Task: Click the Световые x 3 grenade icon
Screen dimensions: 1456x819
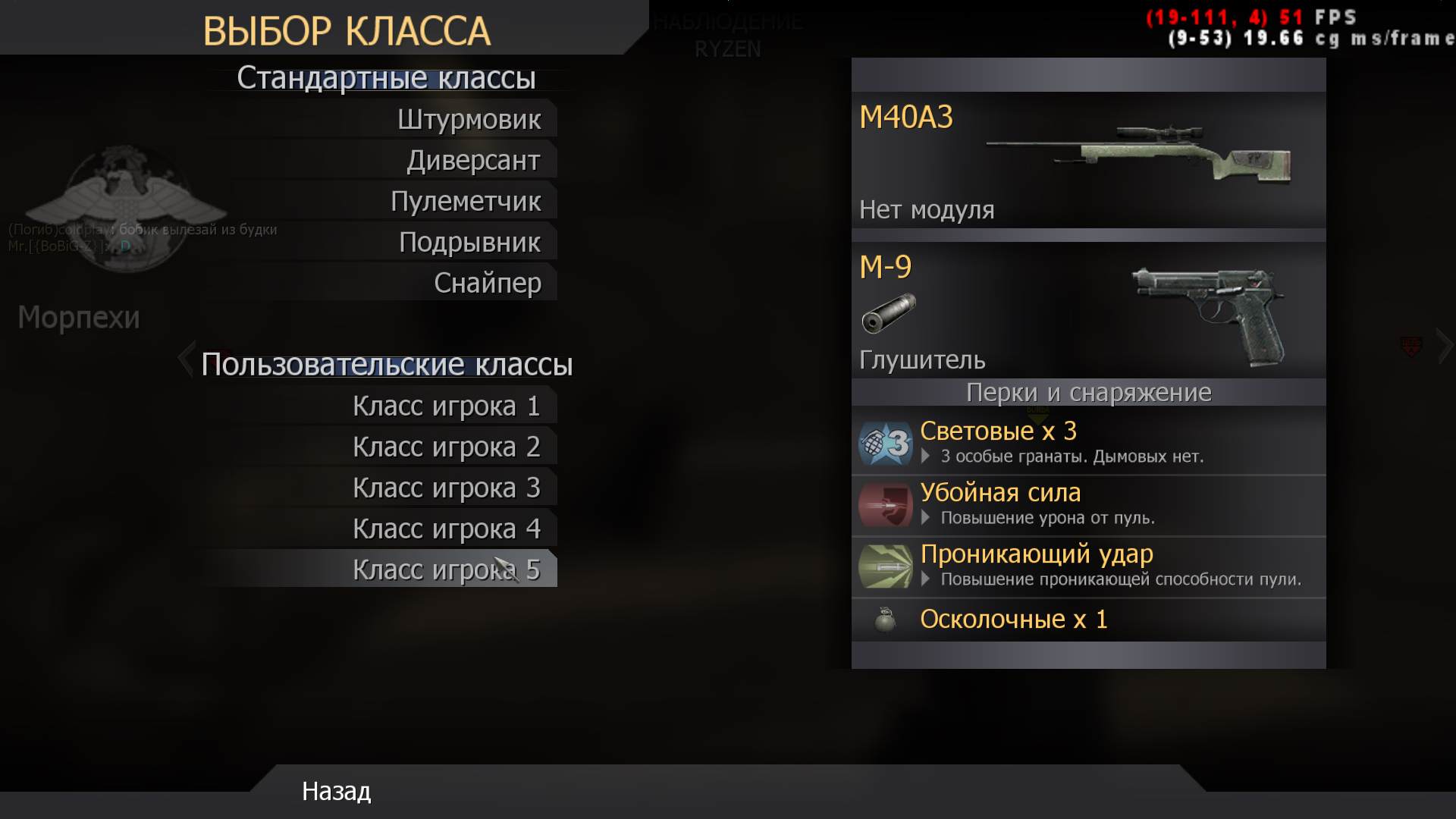Action: 885,444
